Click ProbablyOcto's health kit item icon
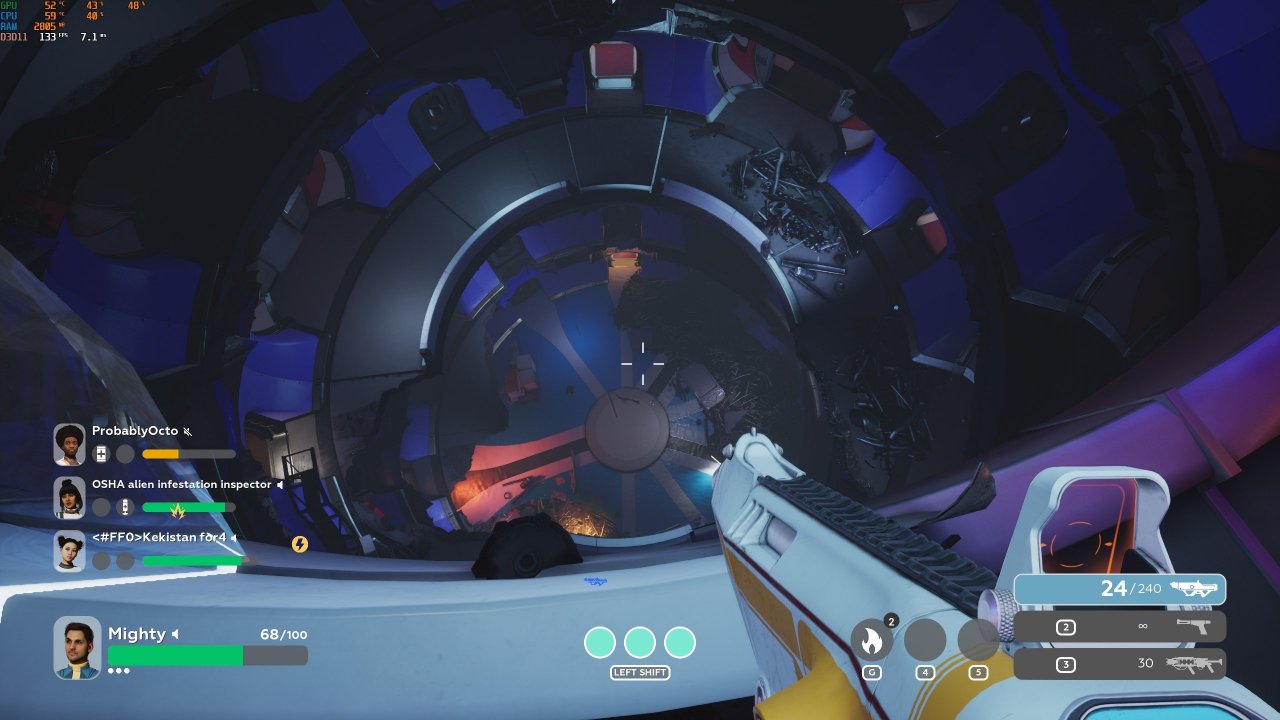 [x=101, y=454]
